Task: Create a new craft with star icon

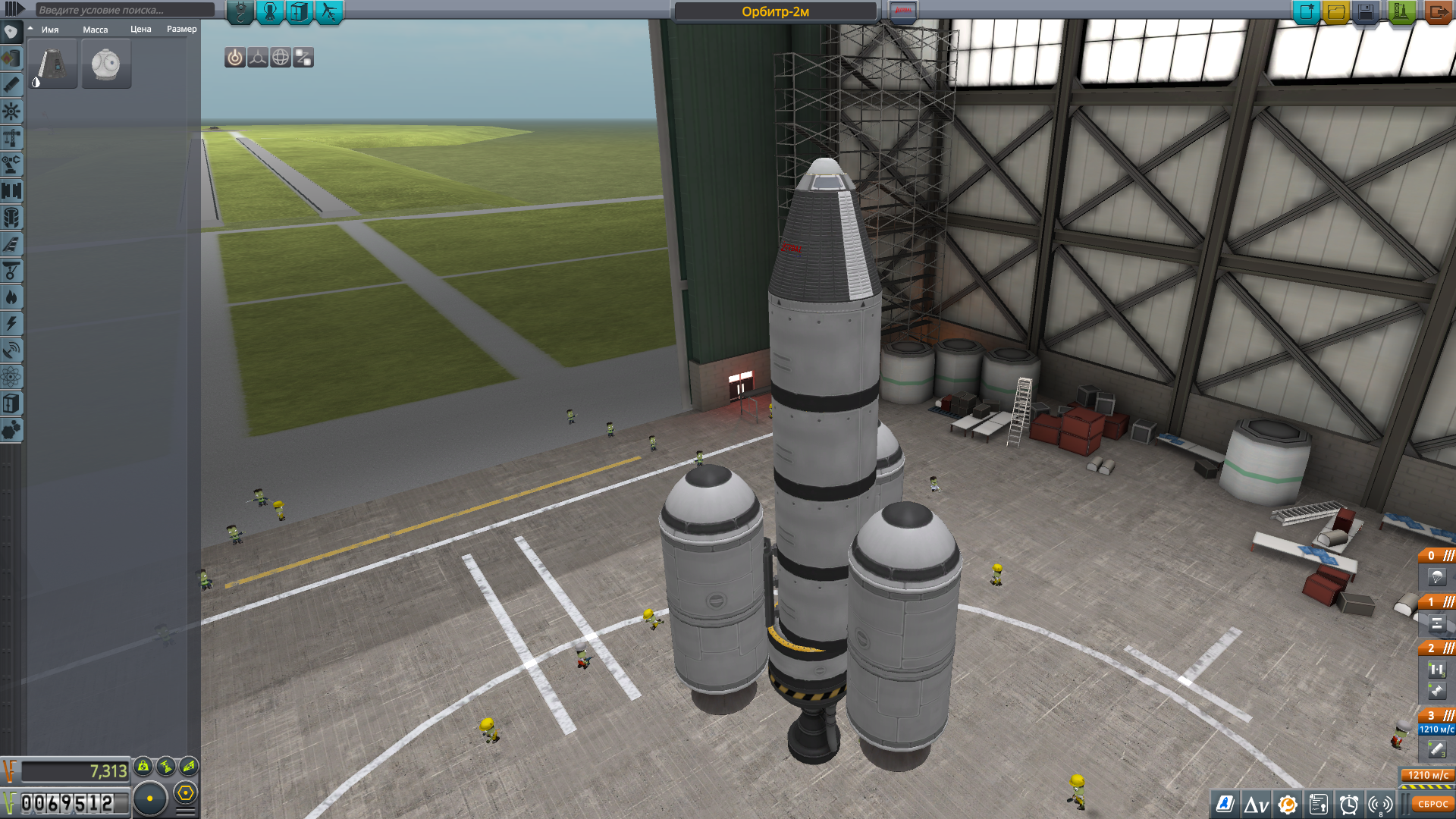Action: click(x=1306, y=12)
